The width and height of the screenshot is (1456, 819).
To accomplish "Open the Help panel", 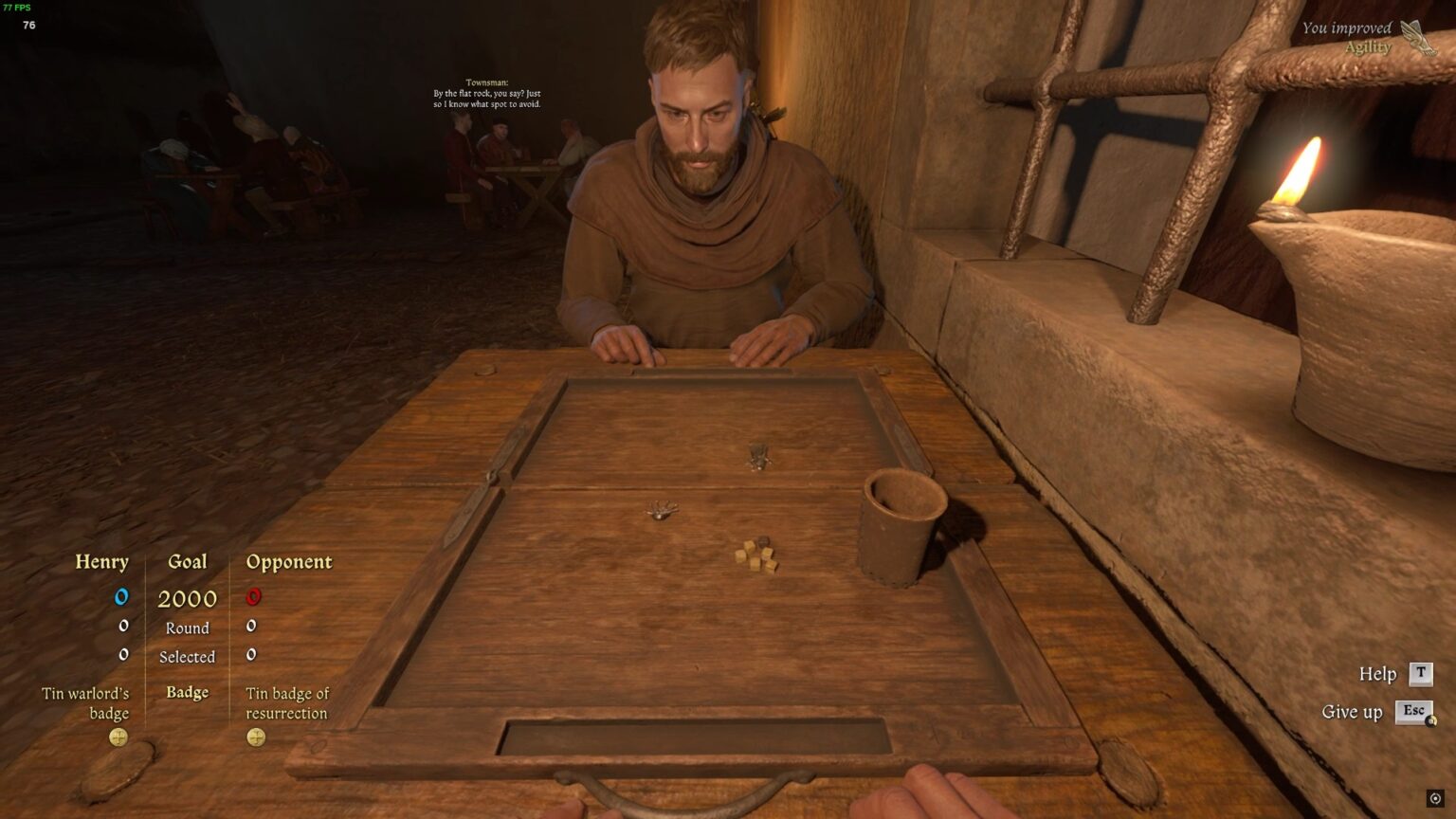I will pos(1376,673).
